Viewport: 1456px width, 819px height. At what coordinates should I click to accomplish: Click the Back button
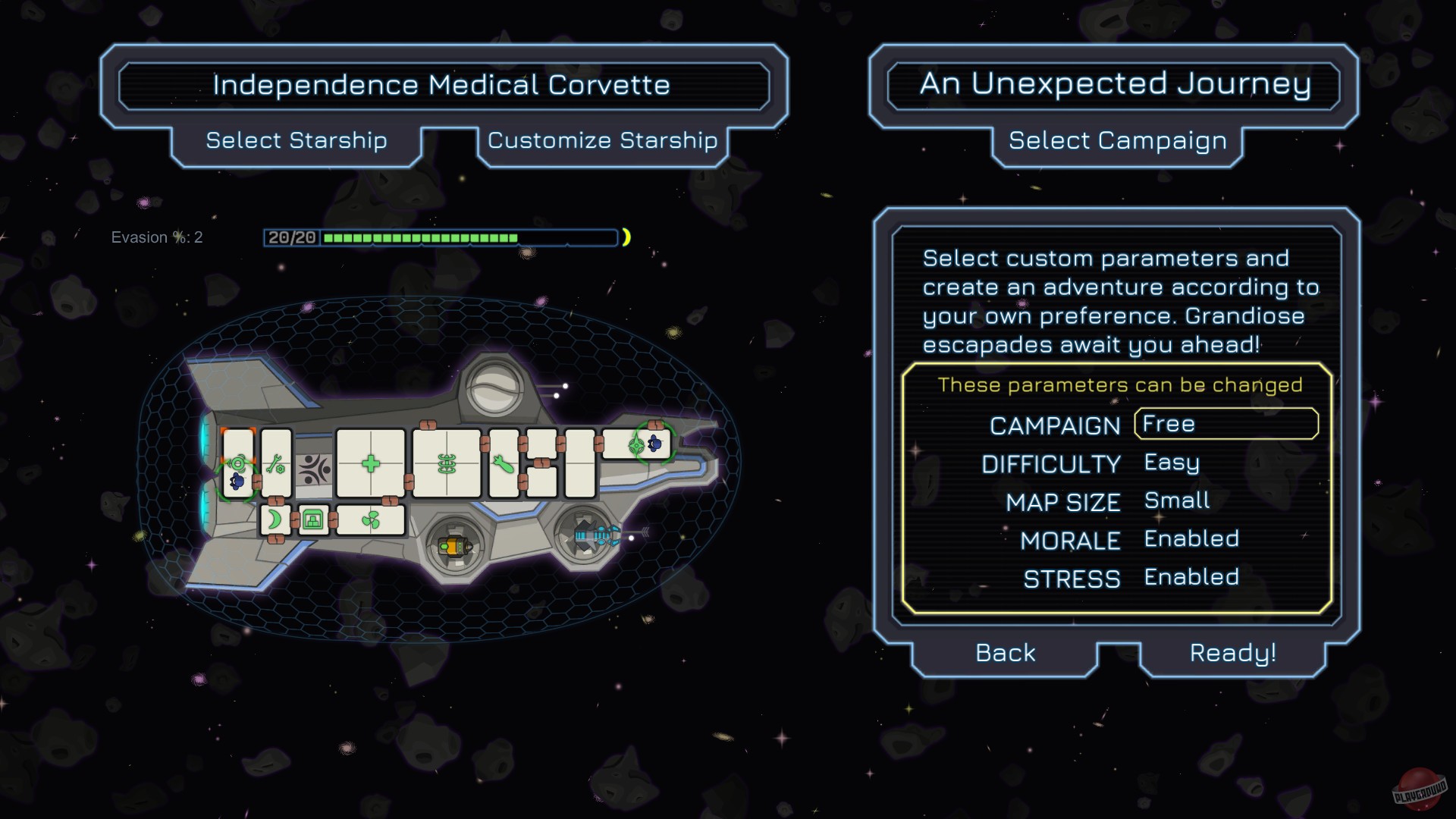click(1004, 652)
